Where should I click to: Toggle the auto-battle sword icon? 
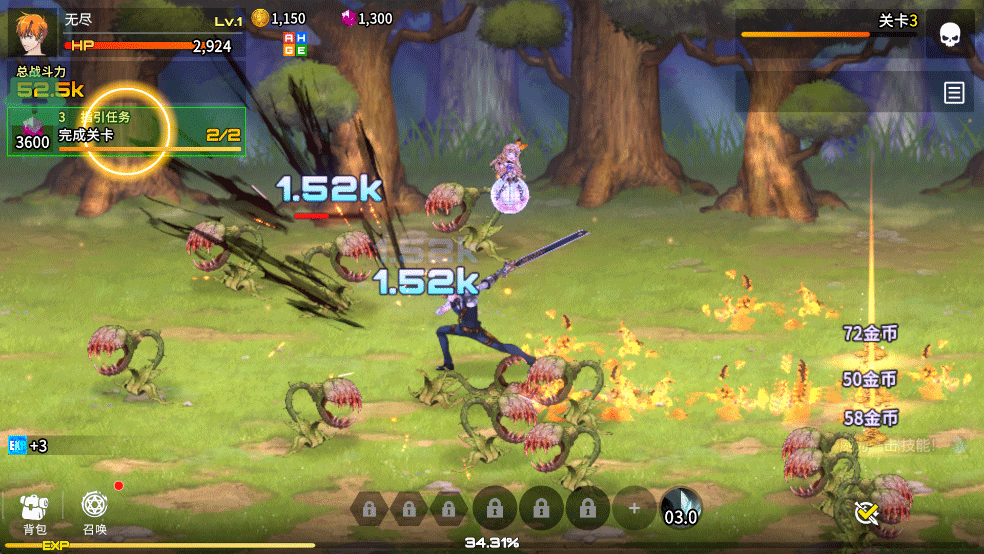pyautogui.click(x=866, y=513)
